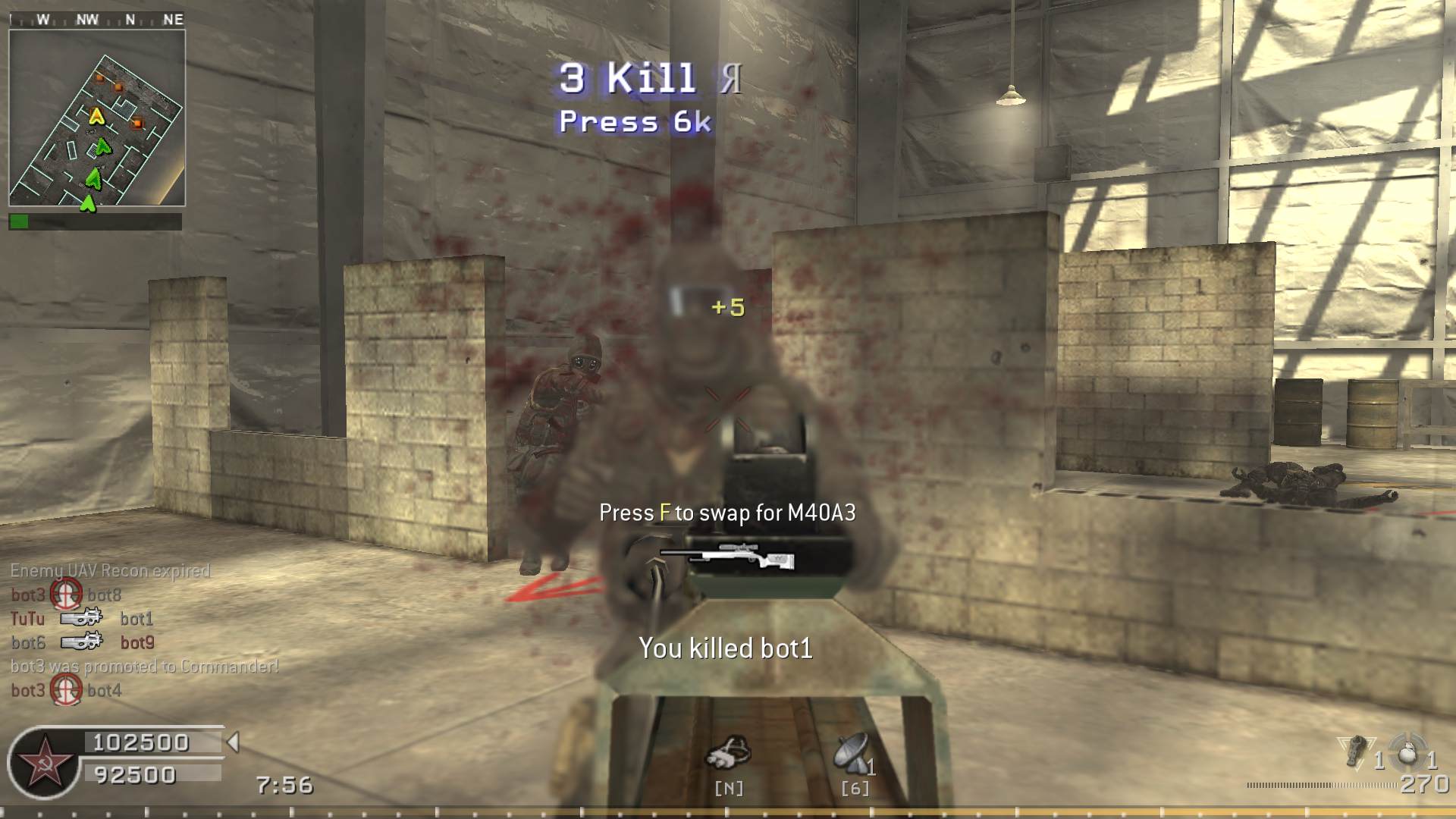Screen dimensions: 1456x819
Task: Click the compass heading strip
Action: 97,20
